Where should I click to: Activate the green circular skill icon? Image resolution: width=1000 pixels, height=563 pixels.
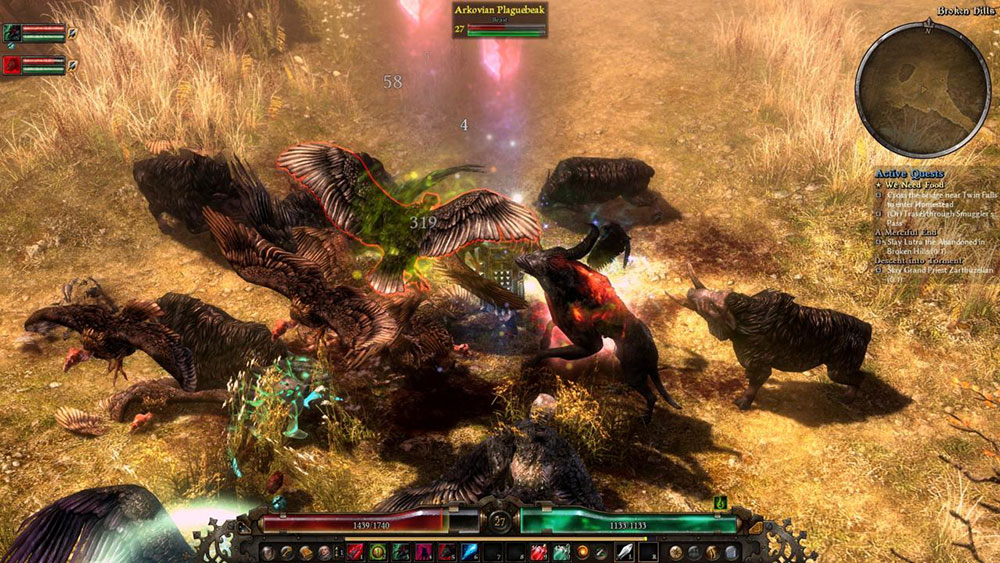(x=378, y=551)
